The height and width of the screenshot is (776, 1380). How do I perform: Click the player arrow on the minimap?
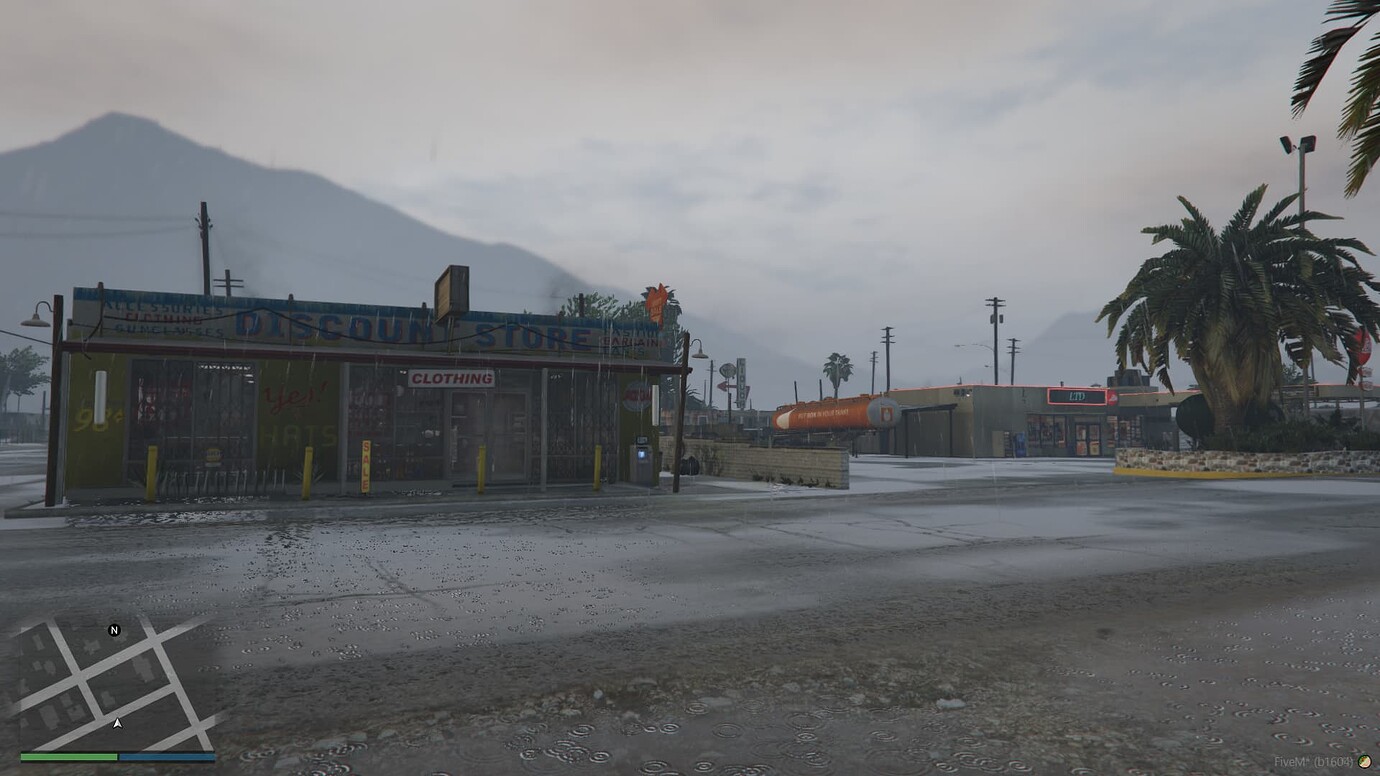[x=116, y=720]
